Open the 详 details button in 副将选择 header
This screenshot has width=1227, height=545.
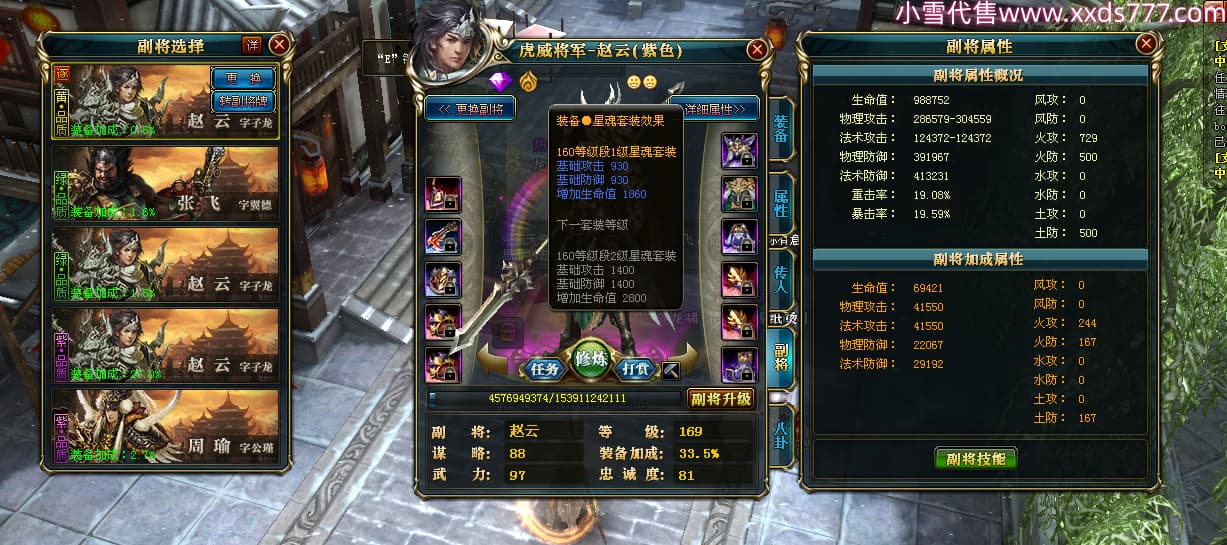(x=252, y=44)
